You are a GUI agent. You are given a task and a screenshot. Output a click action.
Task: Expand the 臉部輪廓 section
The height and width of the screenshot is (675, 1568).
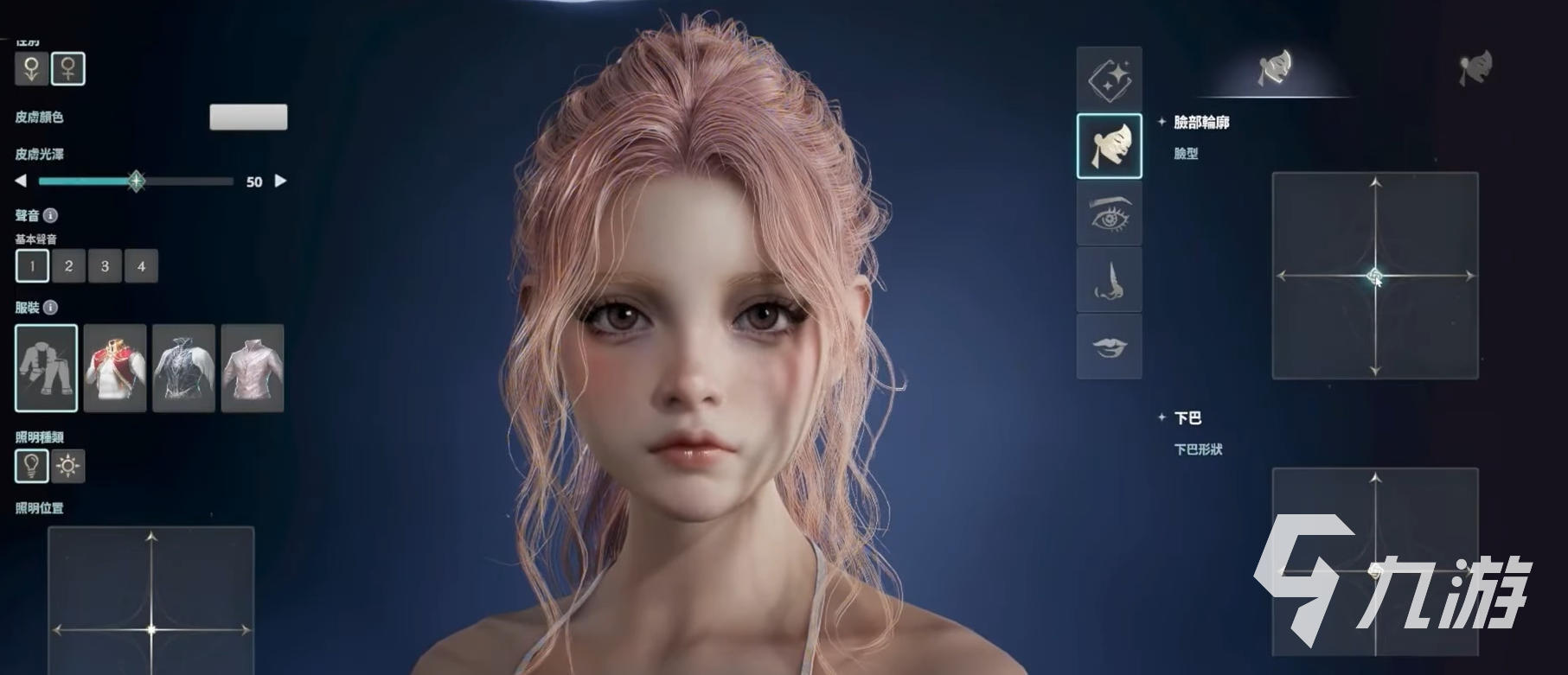pos(1163,124)
